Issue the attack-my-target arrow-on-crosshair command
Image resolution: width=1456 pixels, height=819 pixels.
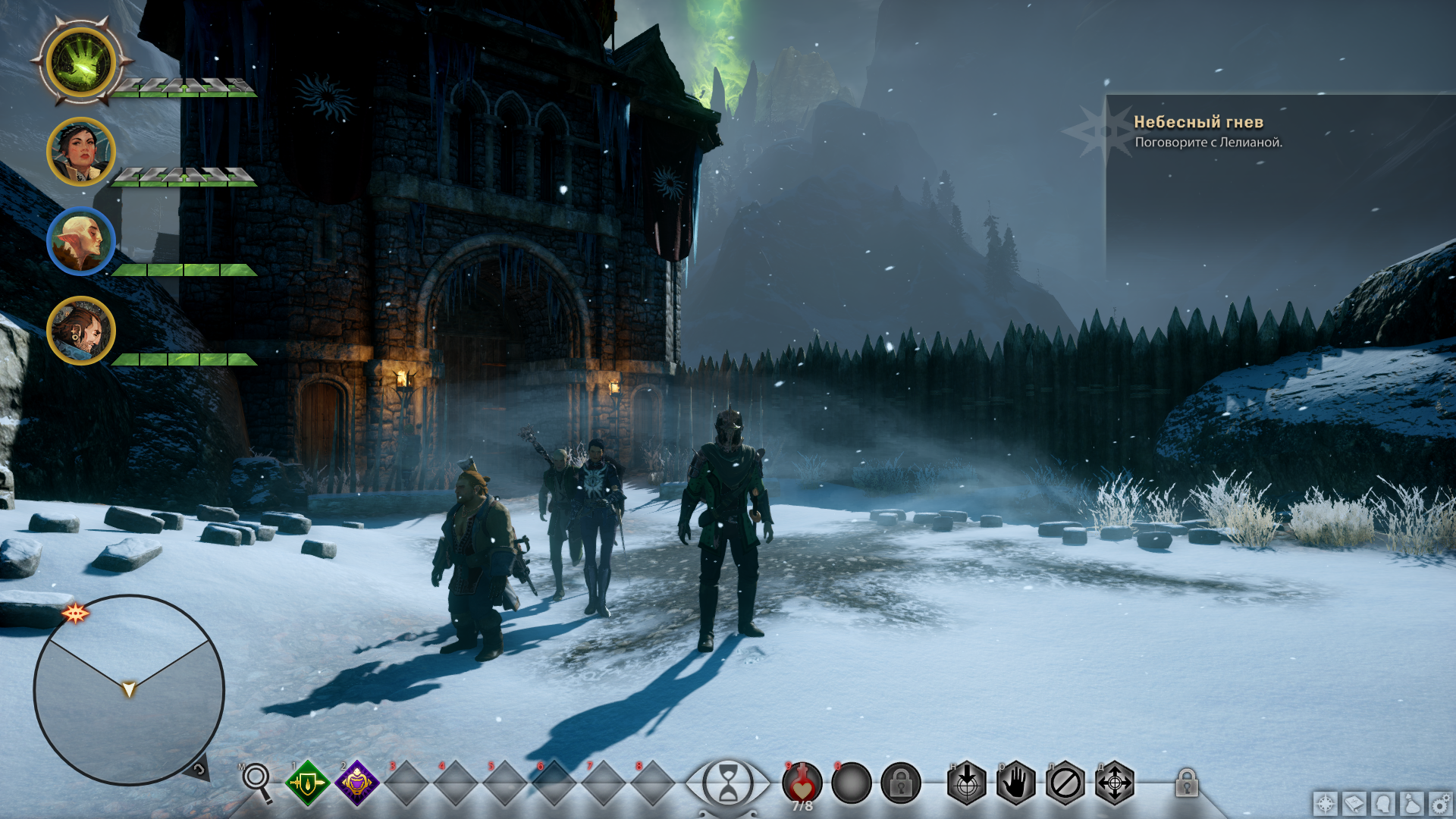tap(967, 783)
